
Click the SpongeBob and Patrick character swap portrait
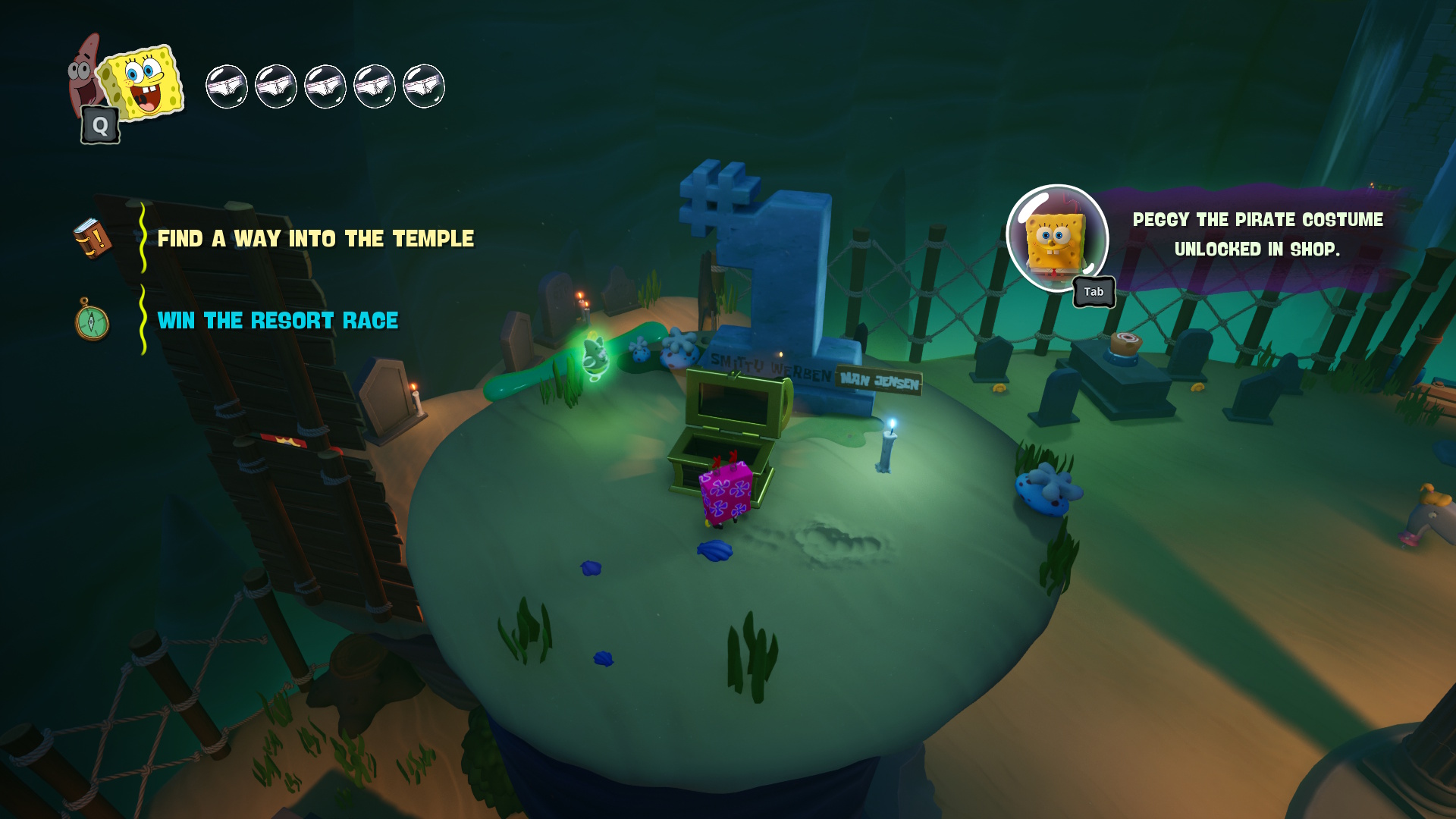(x=127, y=85)
